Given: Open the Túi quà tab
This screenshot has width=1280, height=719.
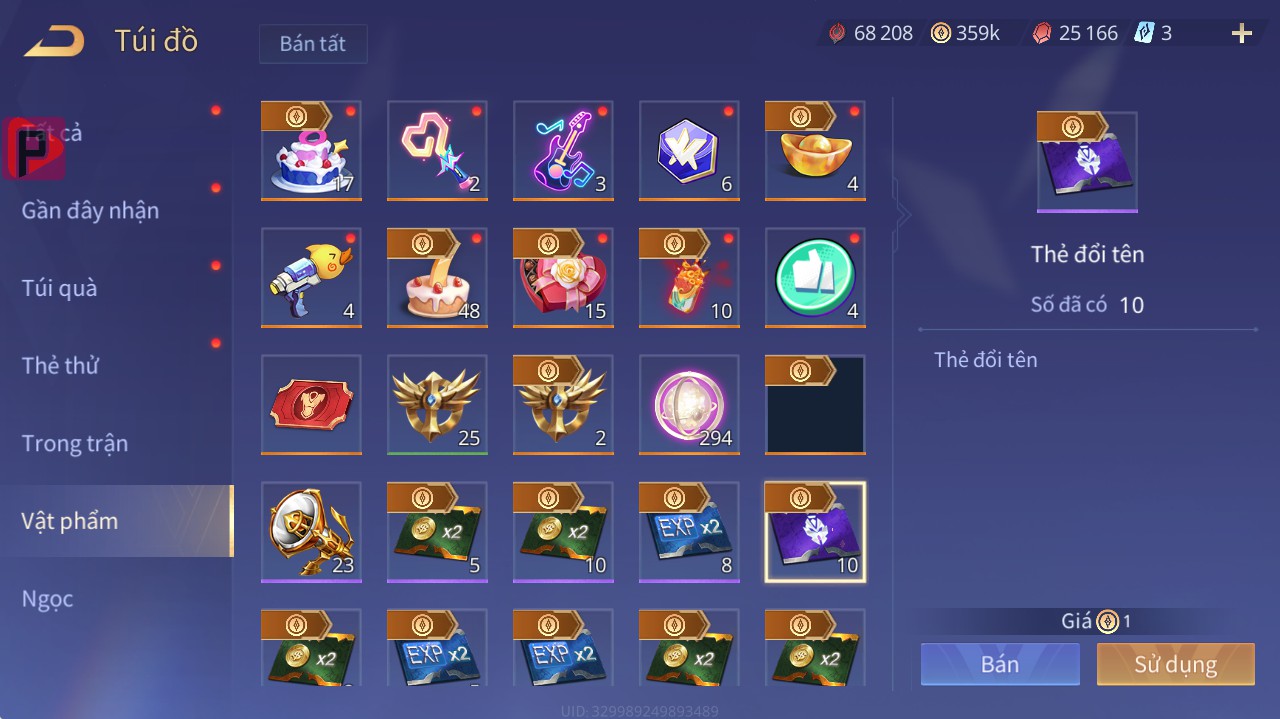Looking at the screenshot, I should [x=60, y=288].
